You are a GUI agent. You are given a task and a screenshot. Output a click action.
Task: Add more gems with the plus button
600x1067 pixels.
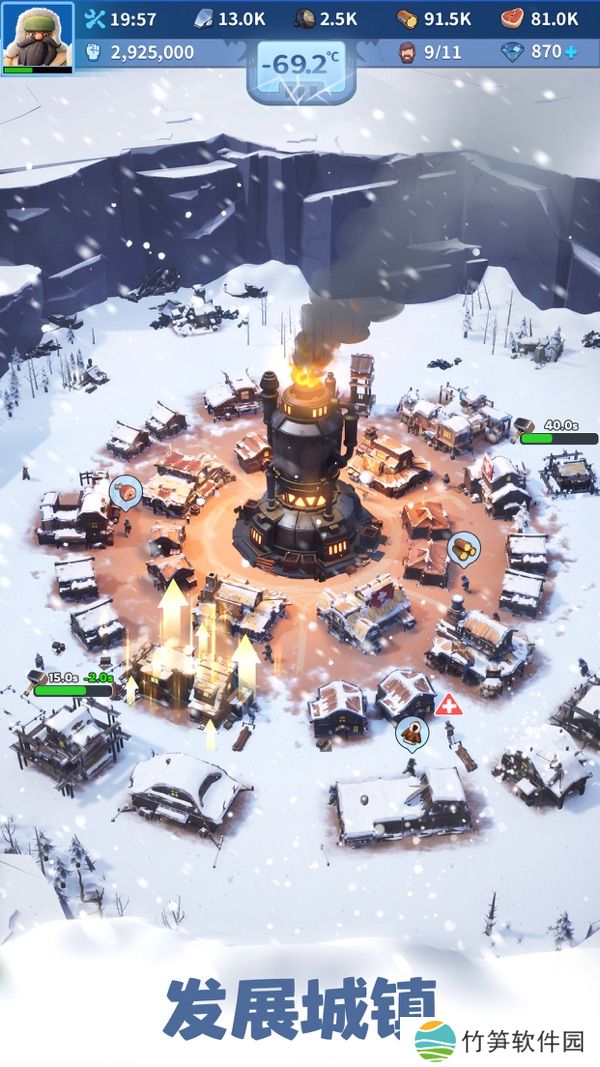tap(570, 51)
